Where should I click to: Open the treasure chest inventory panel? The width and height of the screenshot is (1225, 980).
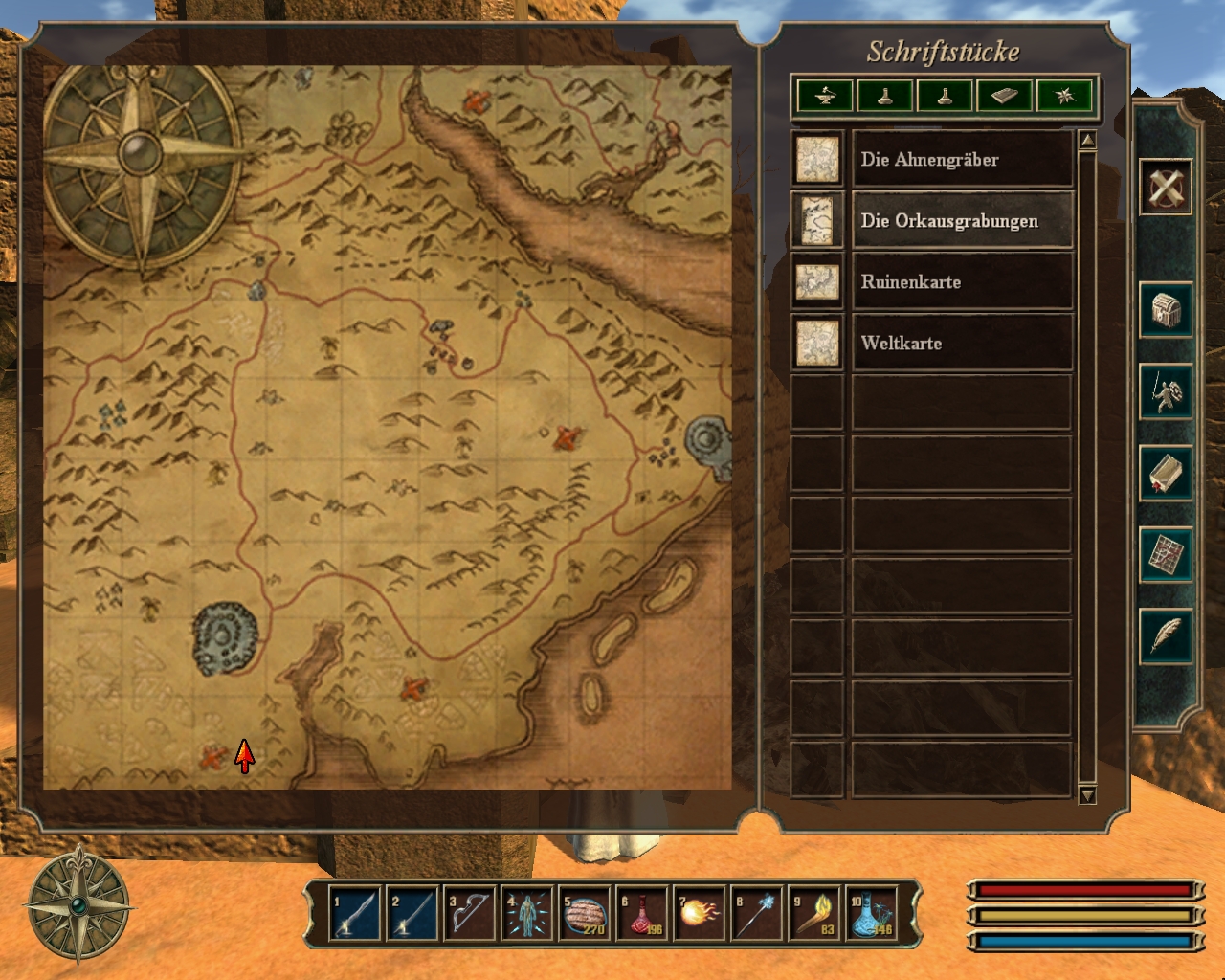(1166, 310)
